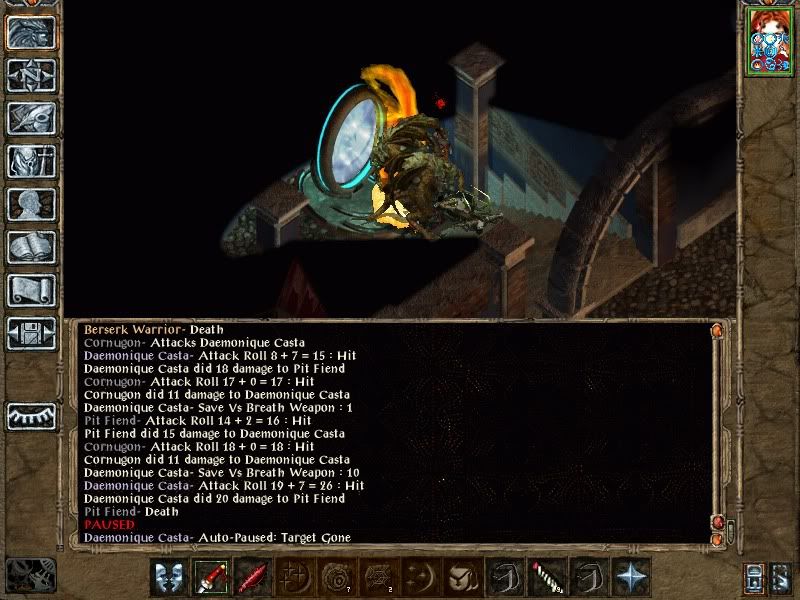The height and width of the screenshot is (600, 800).
Task: Click the select-all party button at bottom-right
Action: point(782,577)
